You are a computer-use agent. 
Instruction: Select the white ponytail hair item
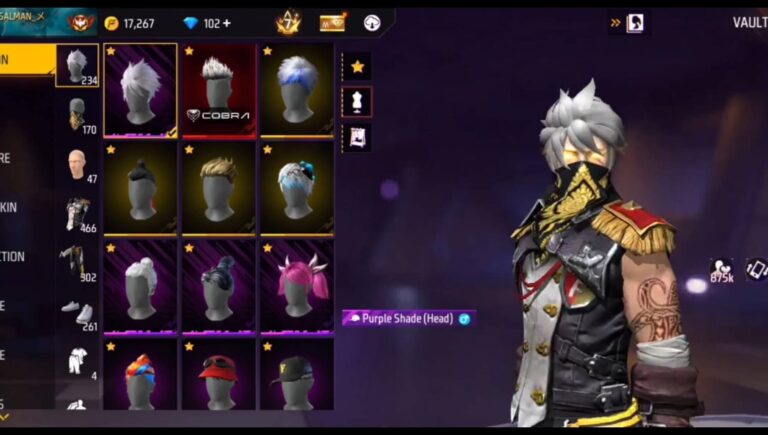pos(140,284)
